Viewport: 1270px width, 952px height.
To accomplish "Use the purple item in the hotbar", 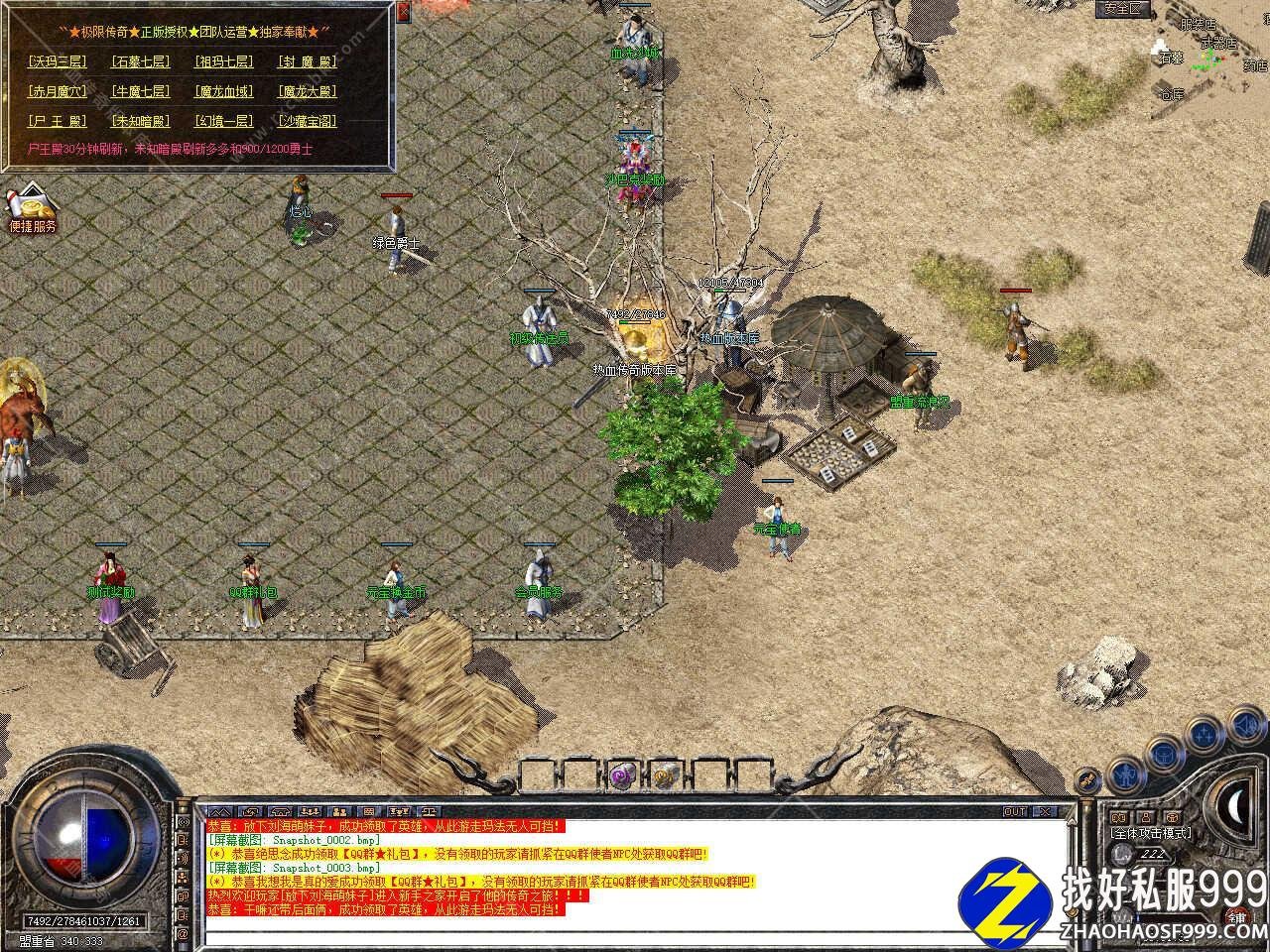I will pos(622,774).
